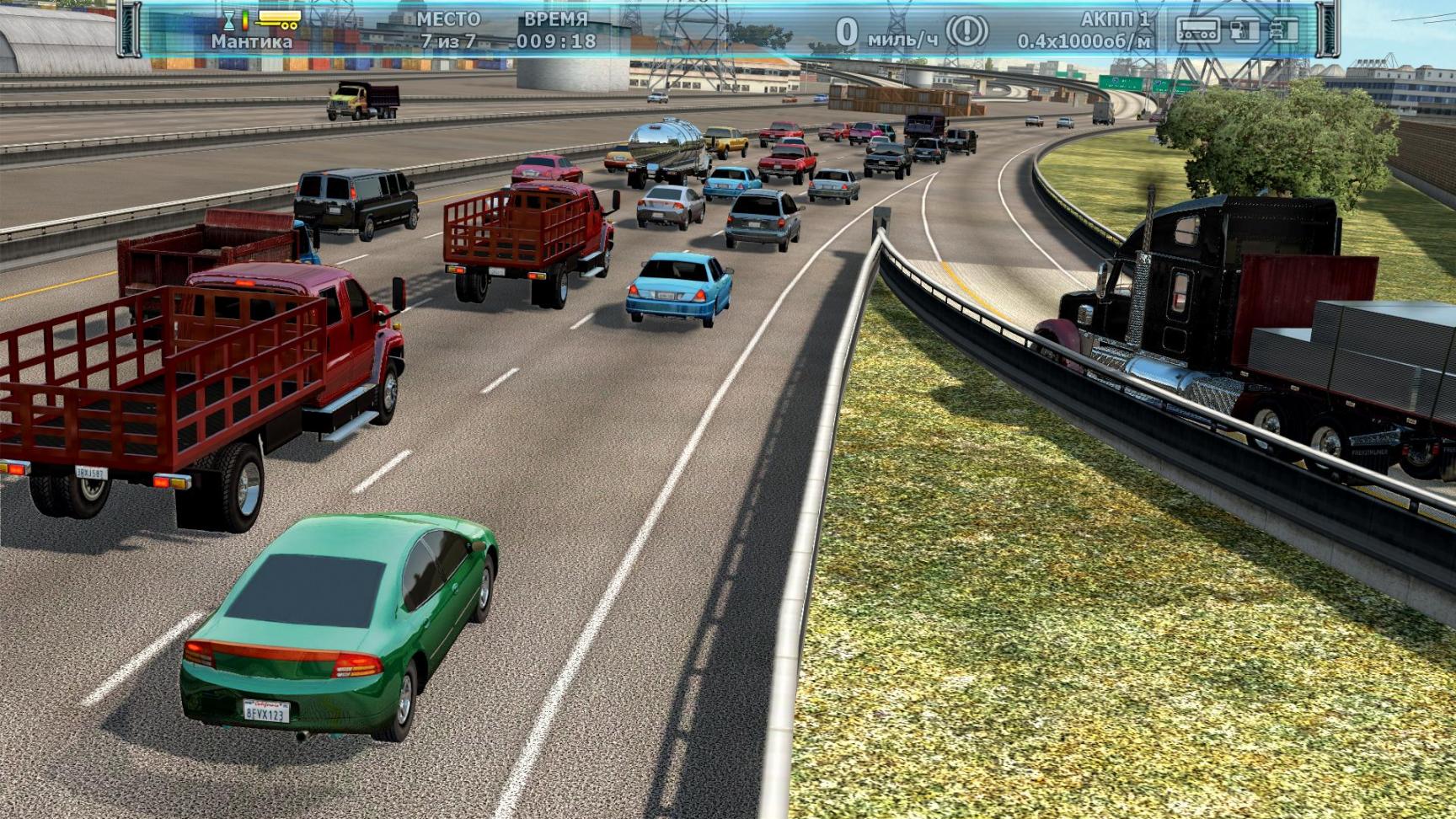
Task: Click the yellow trailer cargo icon
Action: point(279,19)
